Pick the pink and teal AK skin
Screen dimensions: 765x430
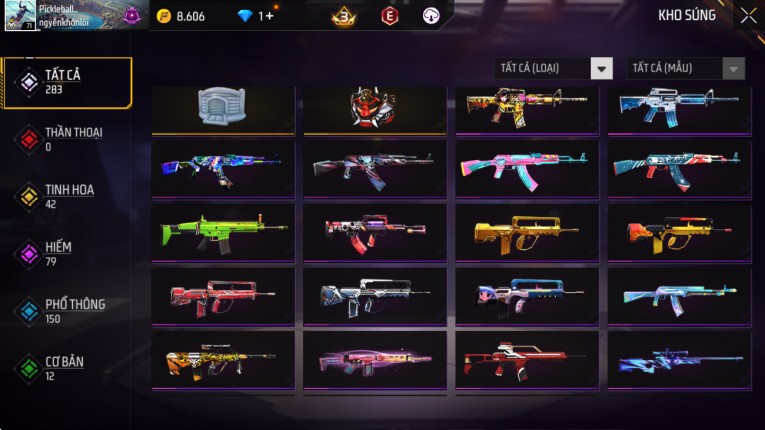click(527, 168)
